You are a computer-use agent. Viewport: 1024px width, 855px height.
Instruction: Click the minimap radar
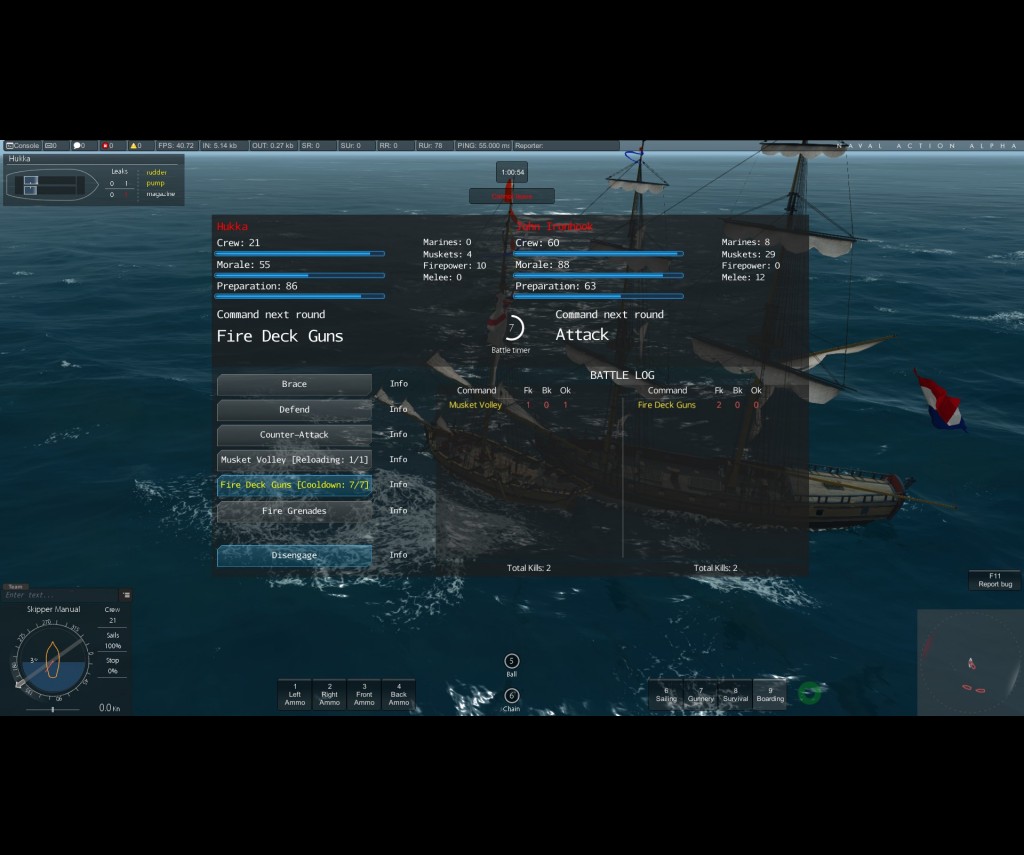[x=969, y=661]
